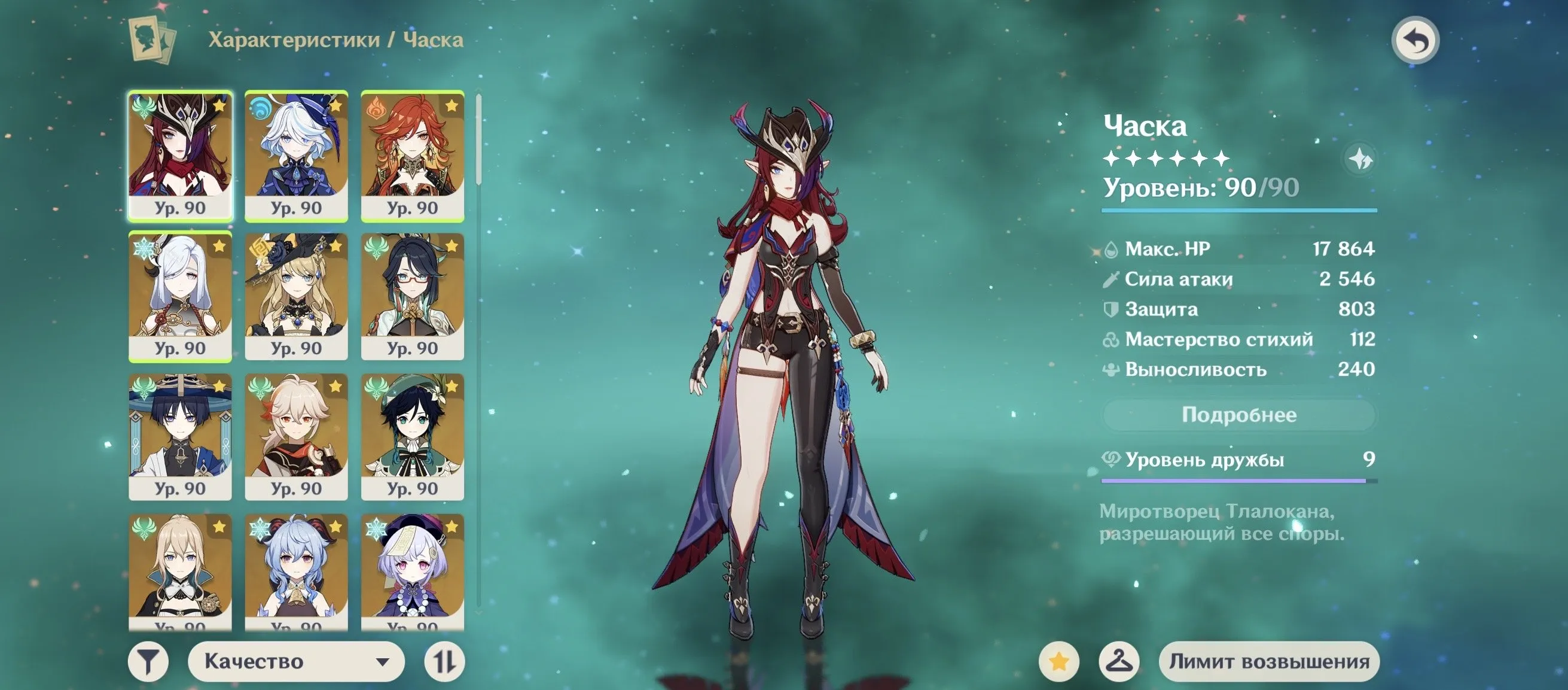Select Chasca's character portrait

click(x=180, y=154)
